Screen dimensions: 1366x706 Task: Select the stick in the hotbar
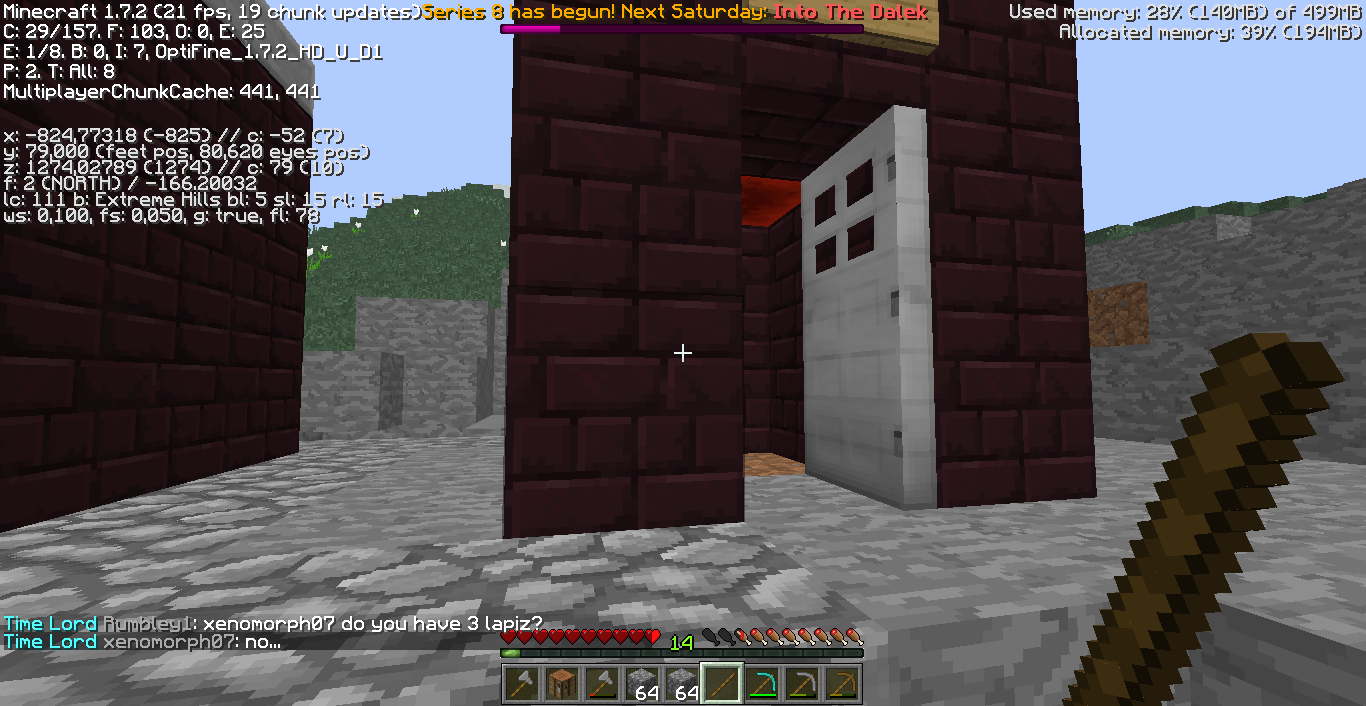pyautogui.click(x=721, y=684)
